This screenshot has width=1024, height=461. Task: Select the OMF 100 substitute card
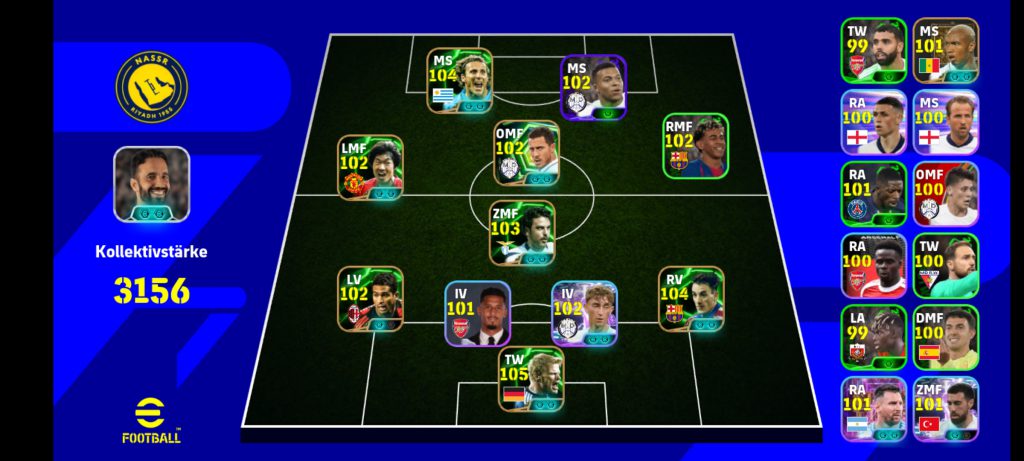point(945,194)
